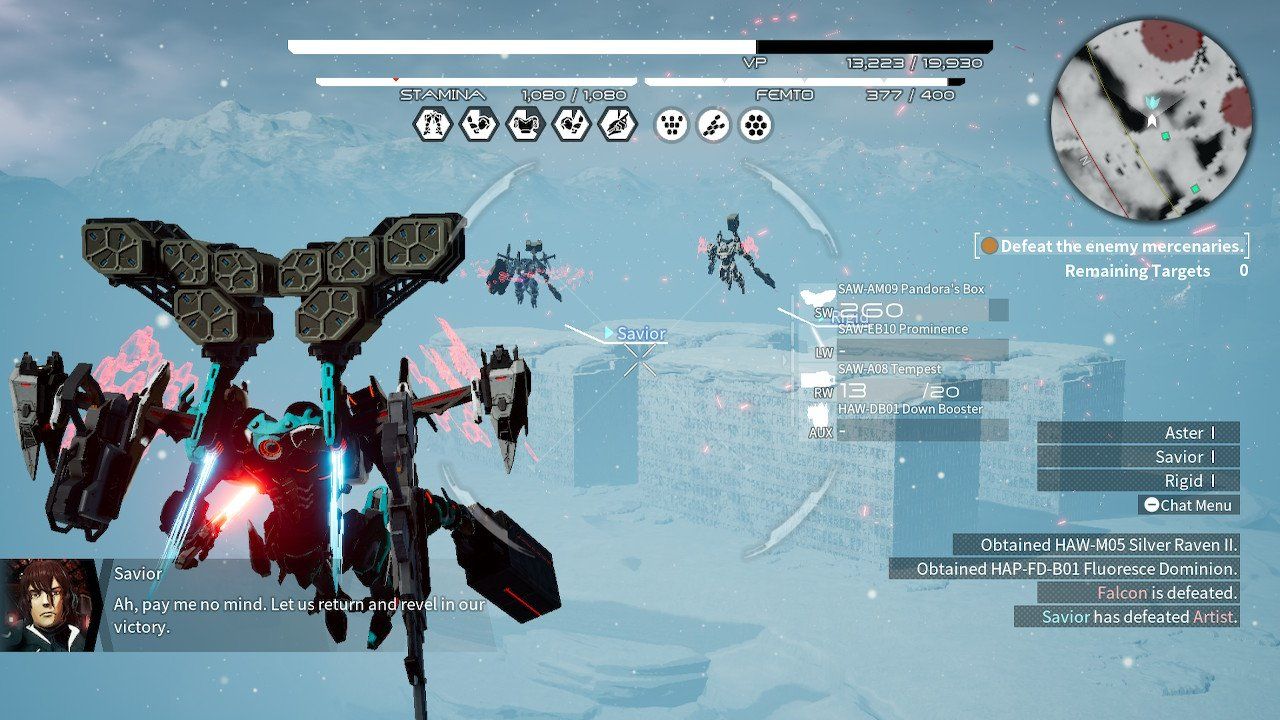
Task: Open the Chat Menu
Action: 1190,505
